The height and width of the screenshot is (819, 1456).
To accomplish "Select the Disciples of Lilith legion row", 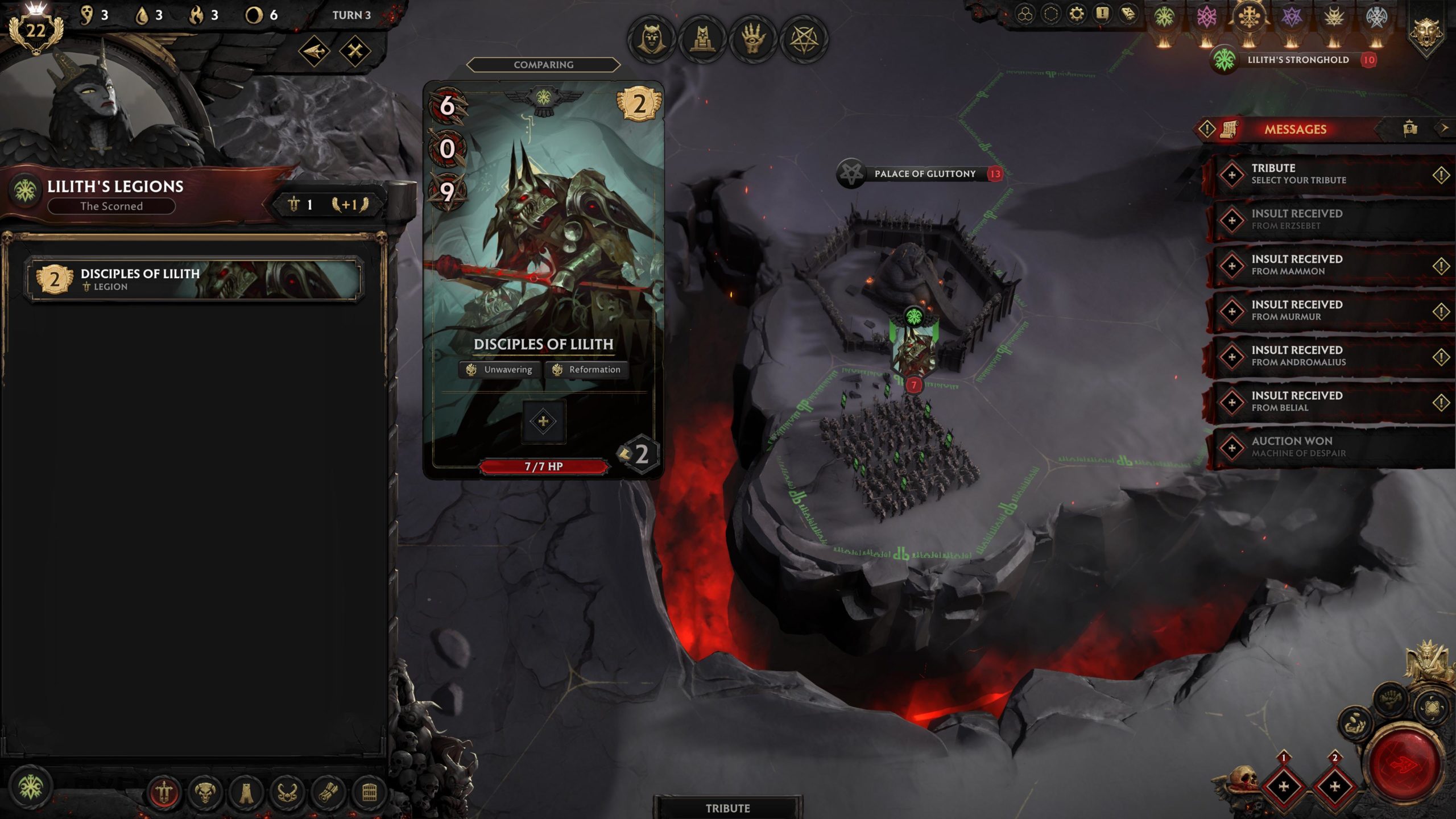I will [x=193, y=279].
